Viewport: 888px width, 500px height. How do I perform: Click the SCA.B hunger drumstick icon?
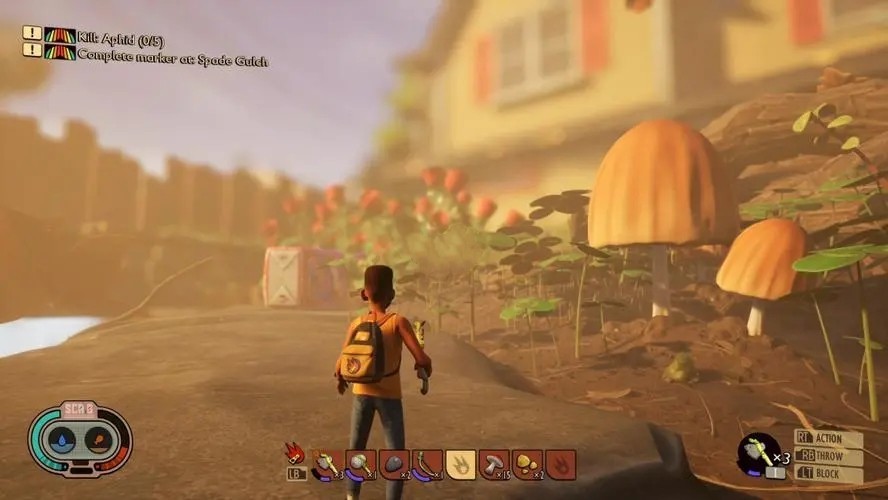click(97, 441)
